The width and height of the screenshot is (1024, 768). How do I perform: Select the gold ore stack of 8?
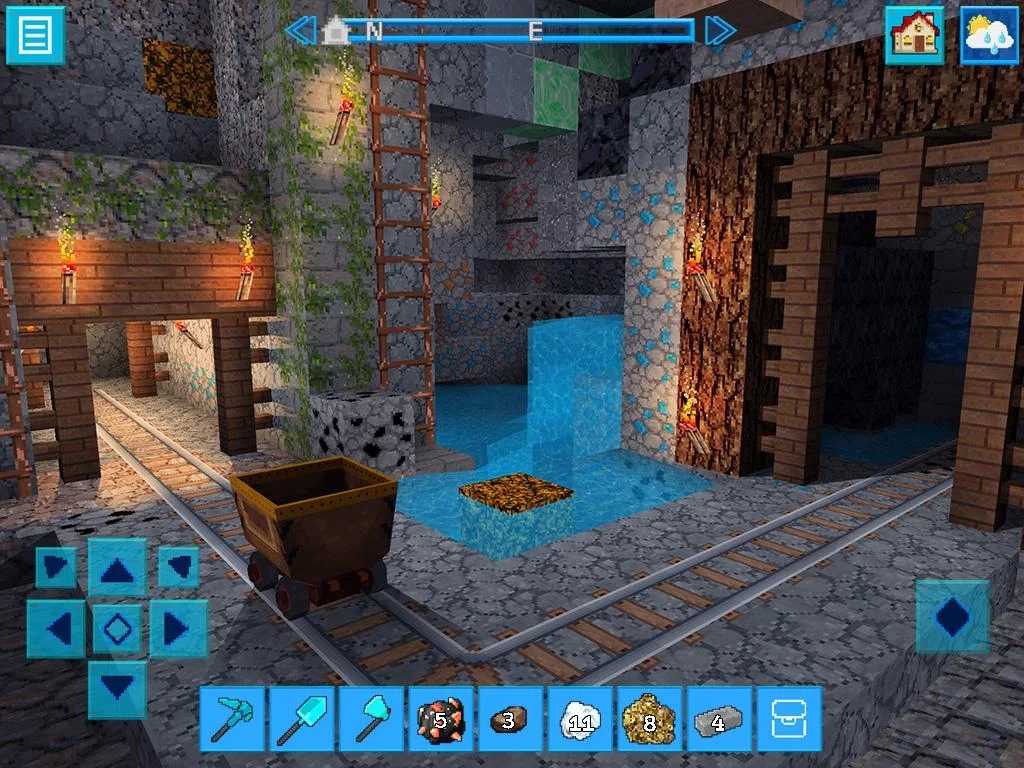click(x=649, y=718)
